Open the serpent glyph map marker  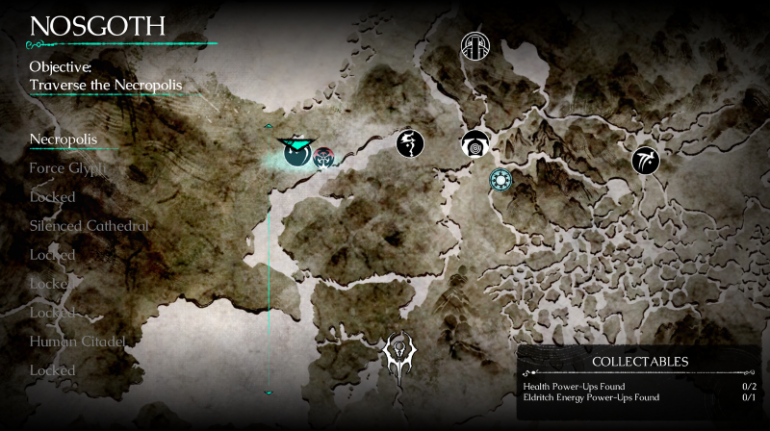pyautogui.click(x=410, y=143)
